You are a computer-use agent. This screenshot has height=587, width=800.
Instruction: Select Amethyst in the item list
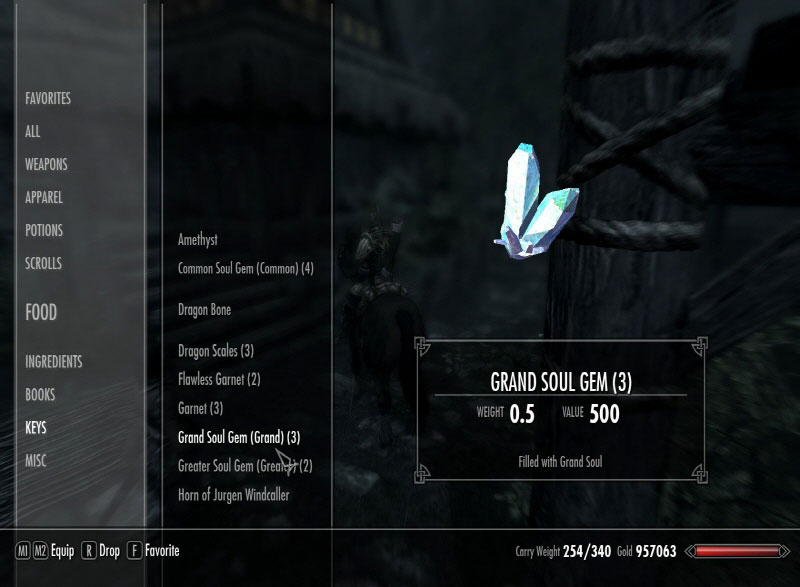197,240
